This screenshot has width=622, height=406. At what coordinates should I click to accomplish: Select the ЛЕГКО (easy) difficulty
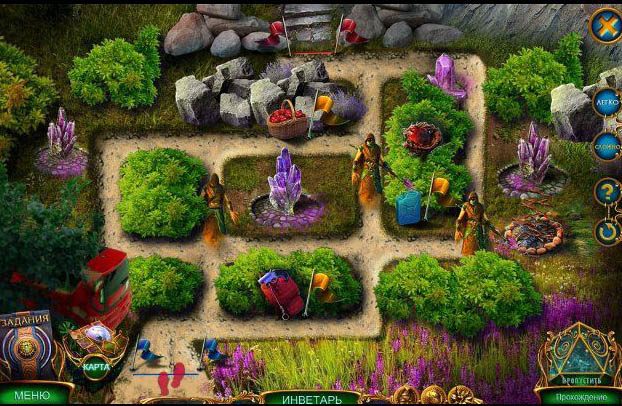click(606, 102)
